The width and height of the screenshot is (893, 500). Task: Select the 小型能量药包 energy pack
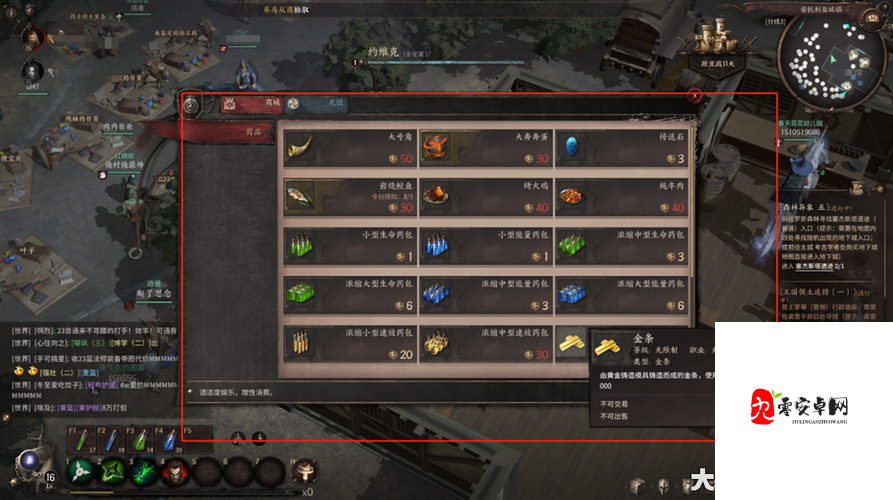click(x=484, y=245)
